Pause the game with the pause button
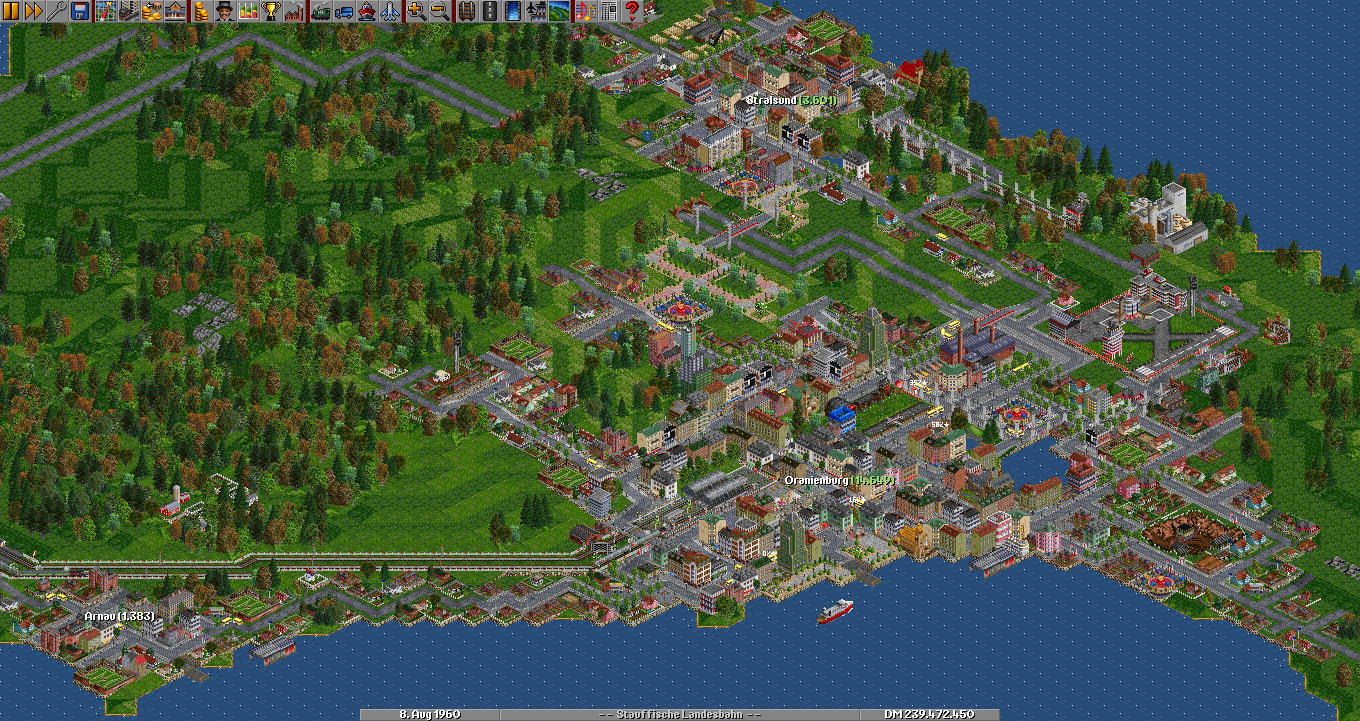Viewport: 1360px width, 721px height. [11, 11]
